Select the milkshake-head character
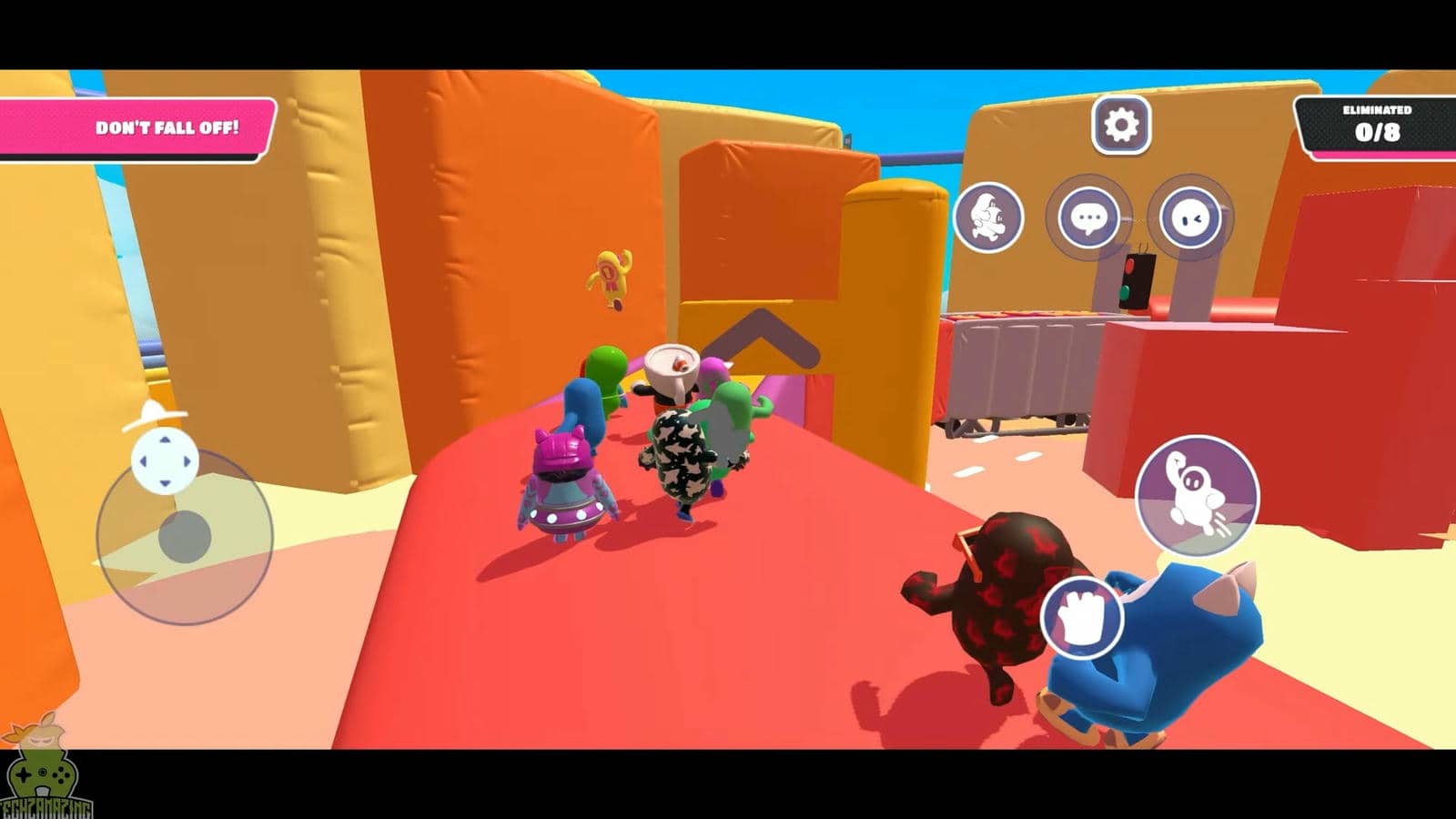This screenshot has width=1456, height=819. point(671,369)
